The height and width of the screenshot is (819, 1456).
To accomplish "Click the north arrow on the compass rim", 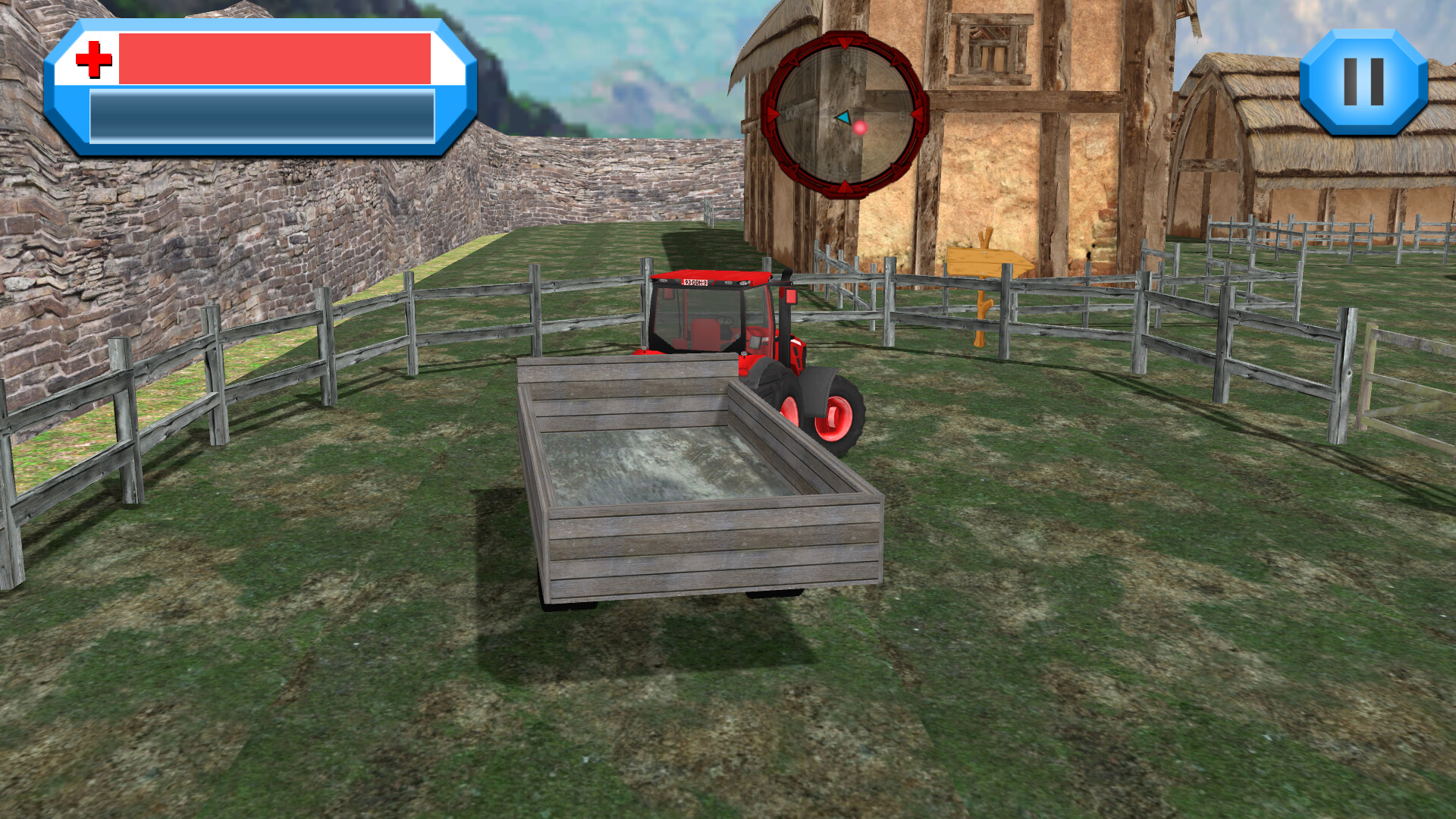I will pyautogui.click(x=845, y=43).
